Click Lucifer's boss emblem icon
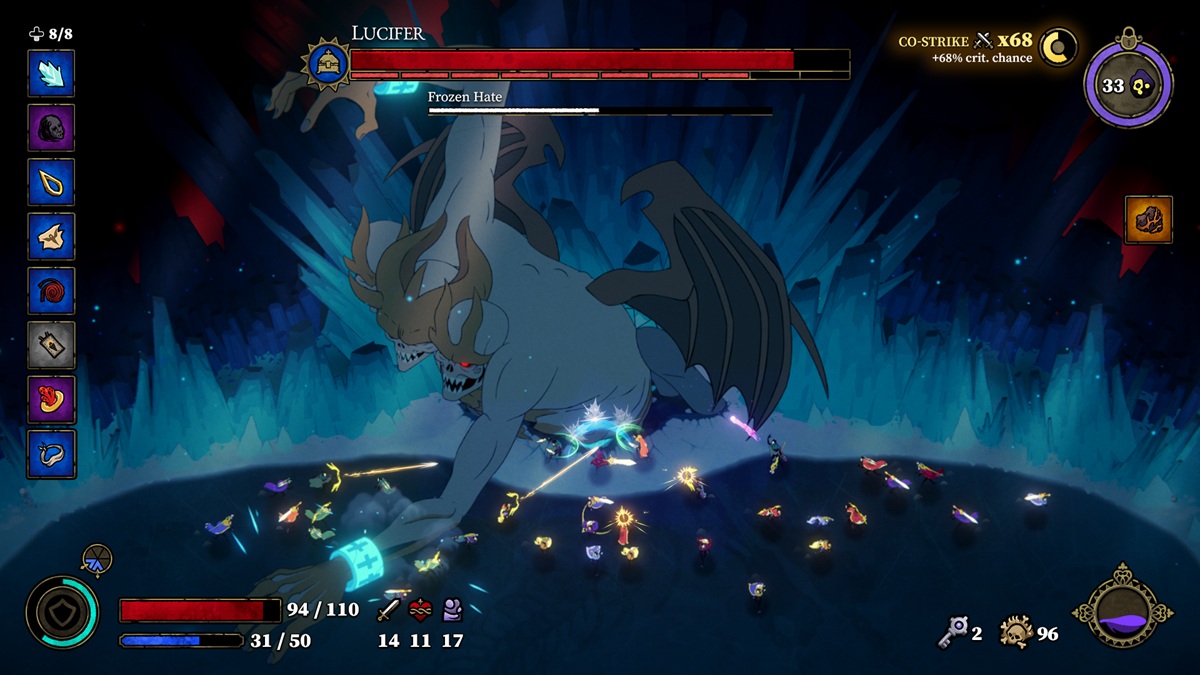Image resolution: width=1200 pixels, height=675 pixels. pos(326,64)
